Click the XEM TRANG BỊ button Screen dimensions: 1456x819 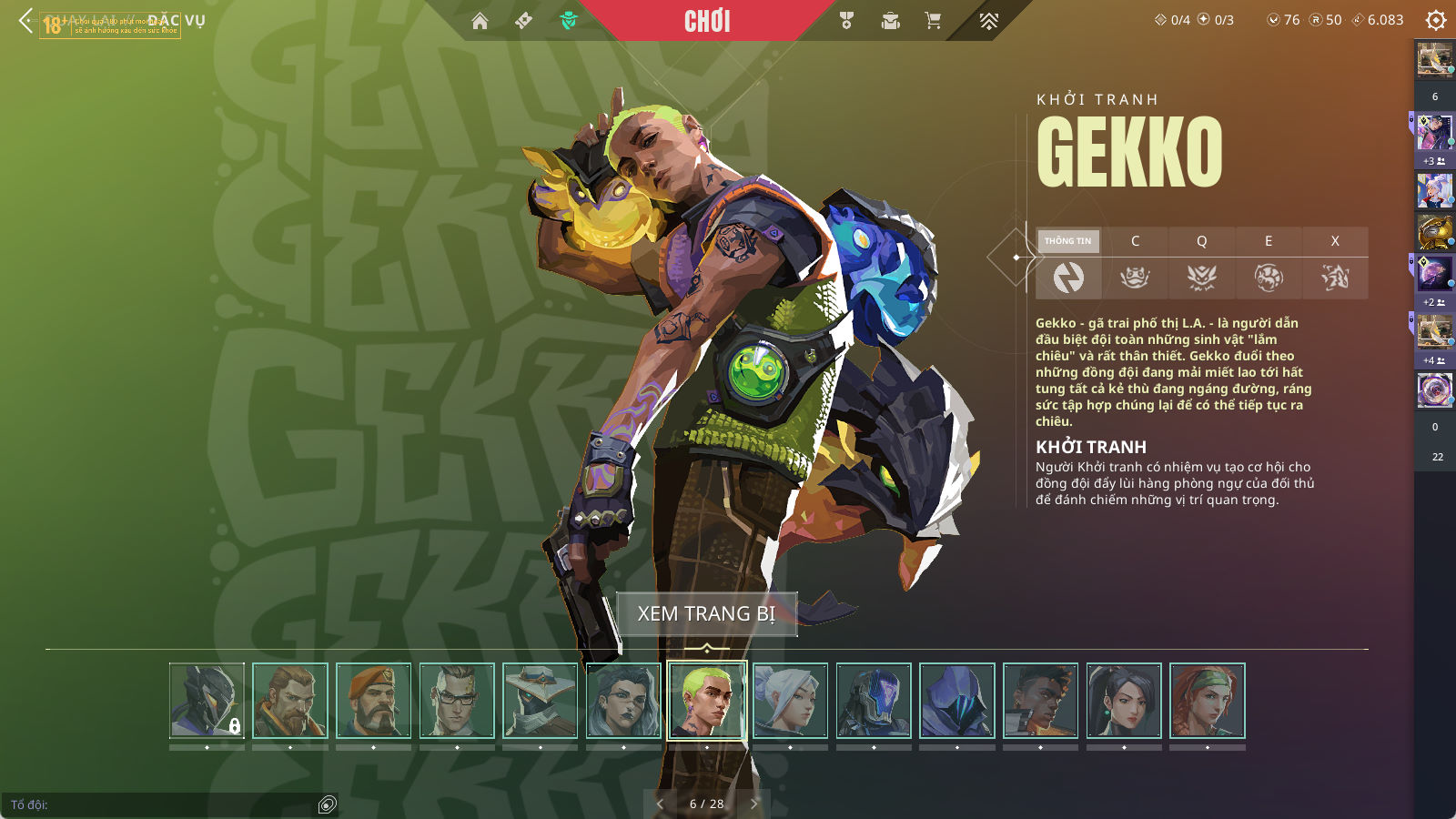pyautogui.click(x=706, y=614)
